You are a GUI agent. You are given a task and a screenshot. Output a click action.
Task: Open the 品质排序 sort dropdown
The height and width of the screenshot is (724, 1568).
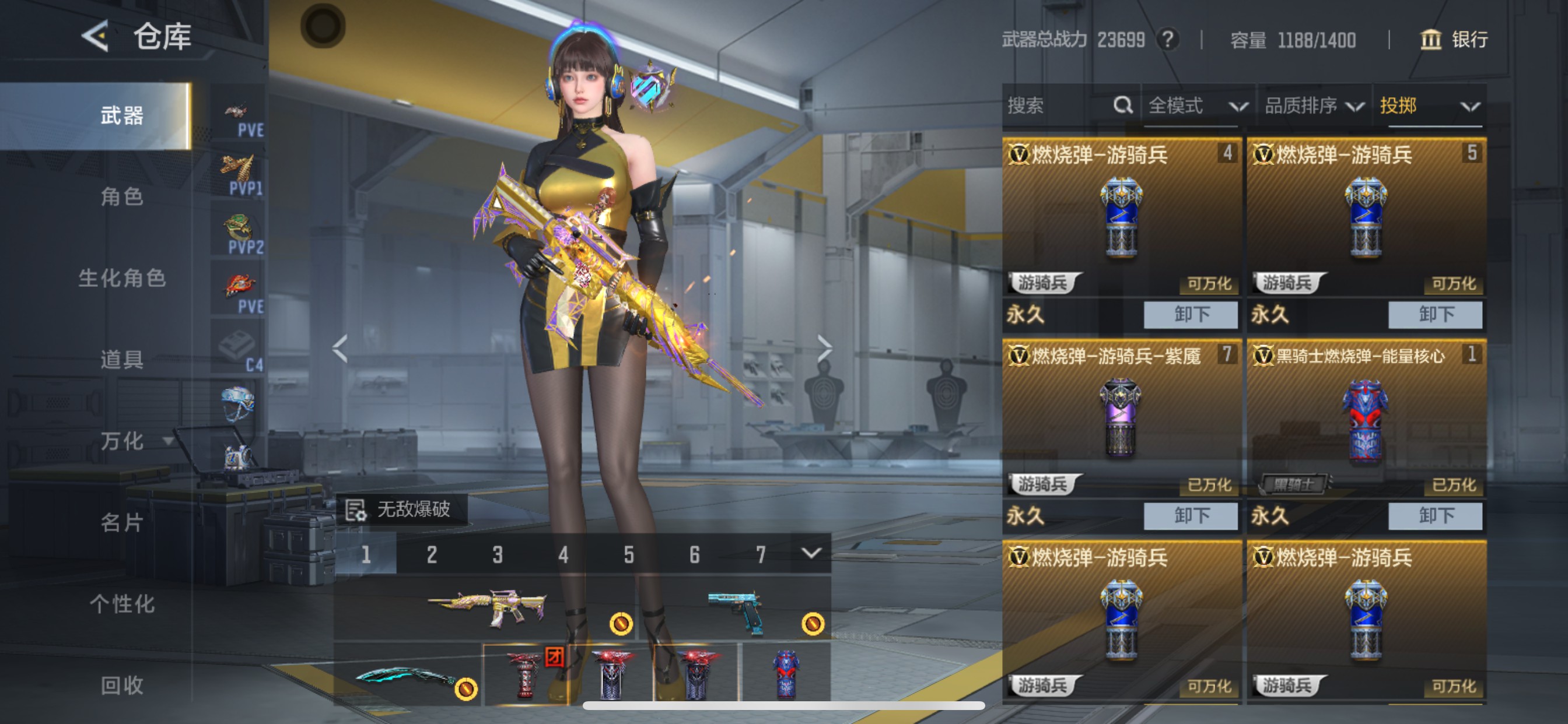click(1312, 106)
